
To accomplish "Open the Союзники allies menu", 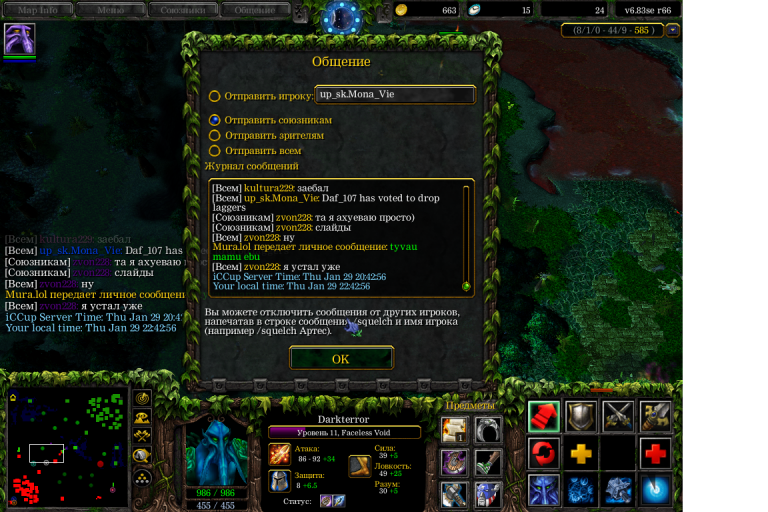I will pyautogui.click(x=182, y=10).
